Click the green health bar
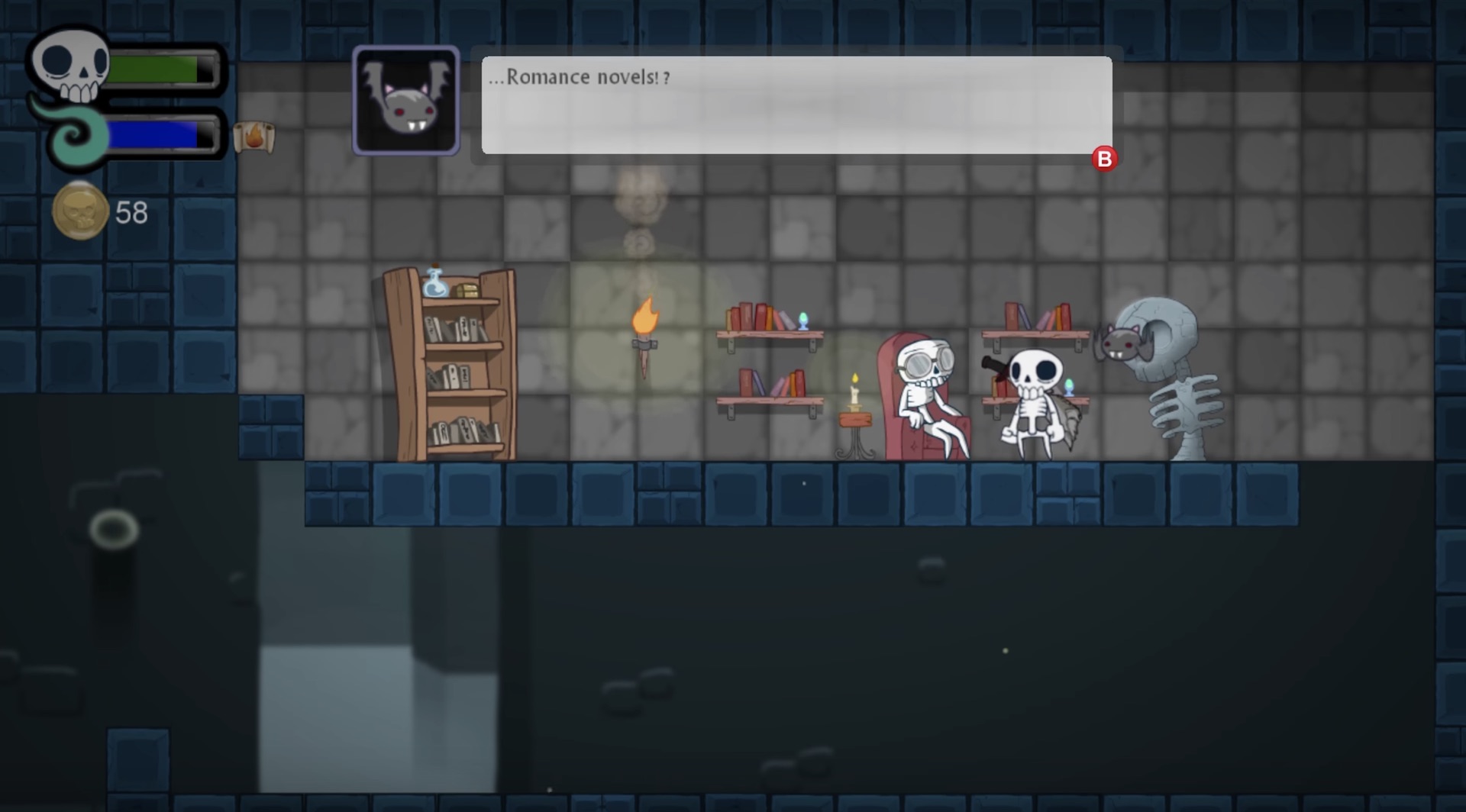Screen dimensions: 1466x812 tap(160, 67)
